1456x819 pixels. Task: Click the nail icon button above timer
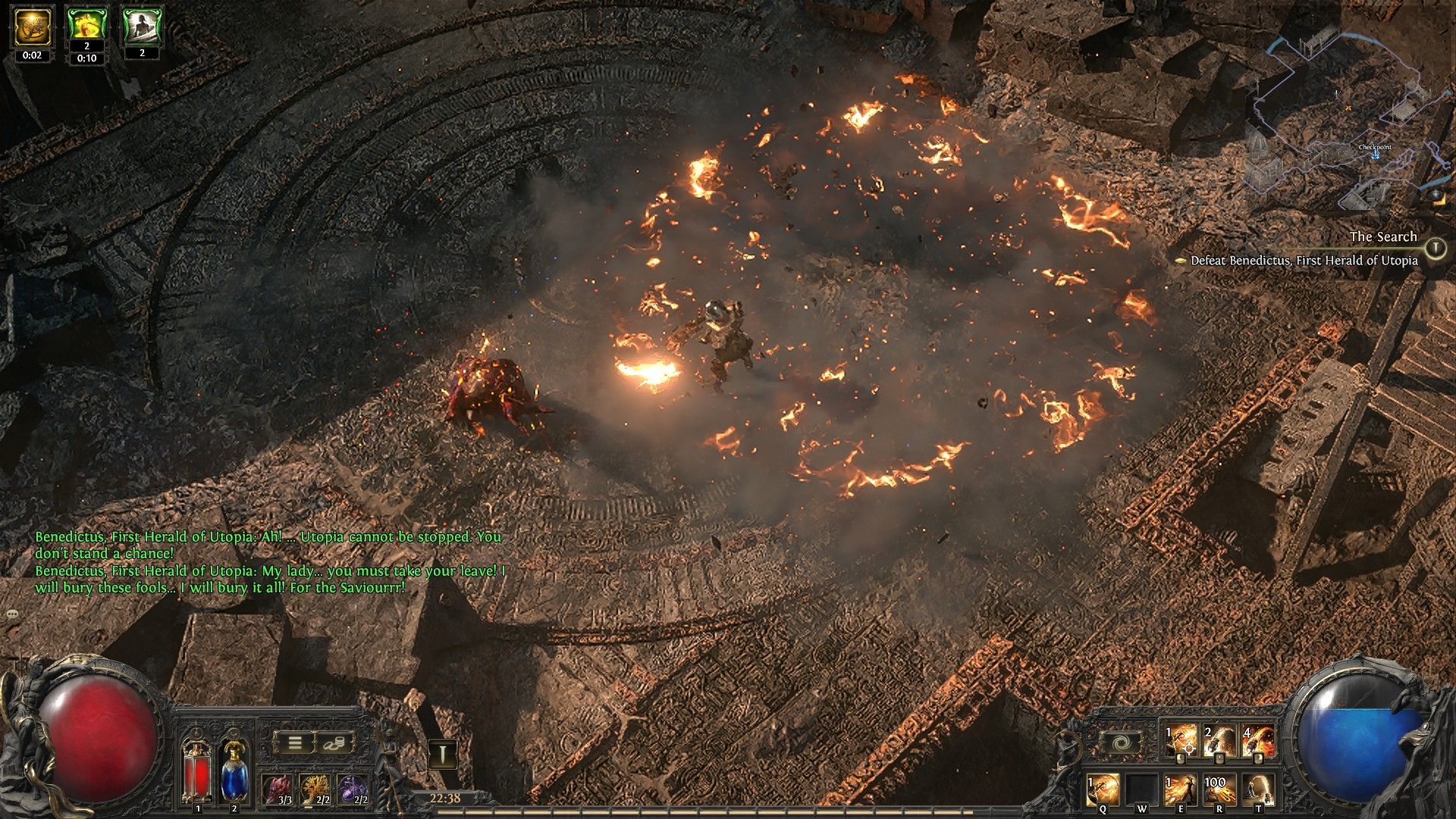443,754
